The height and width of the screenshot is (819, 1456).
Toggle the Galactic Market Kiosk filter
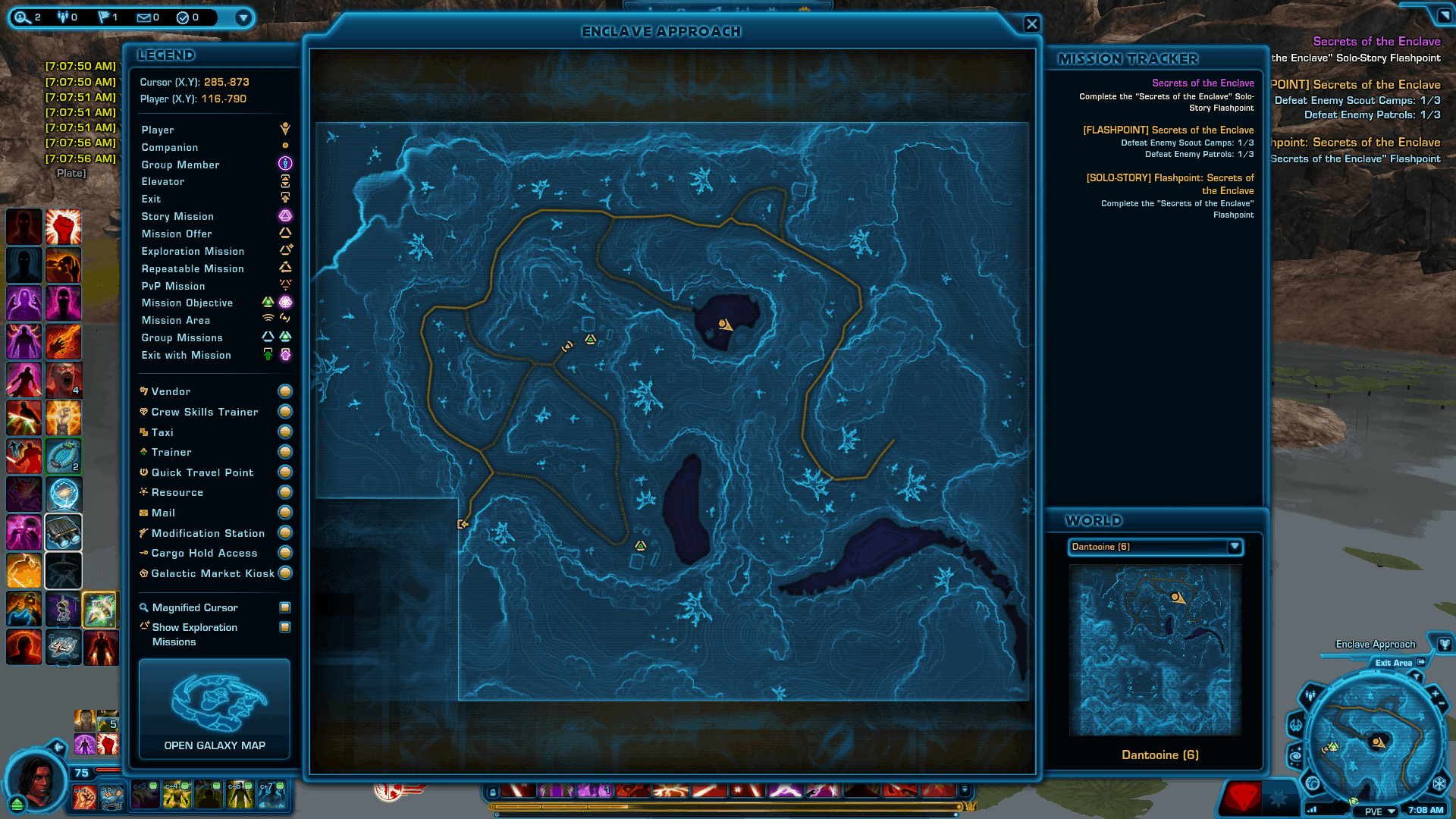pos(285,573)
